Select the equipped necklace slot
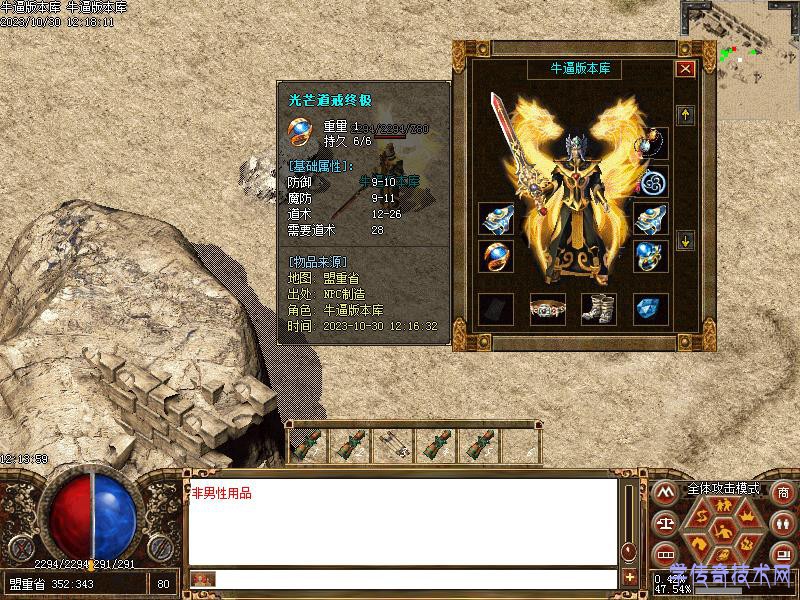Screen dimensions: 800x600 (657, 143)
